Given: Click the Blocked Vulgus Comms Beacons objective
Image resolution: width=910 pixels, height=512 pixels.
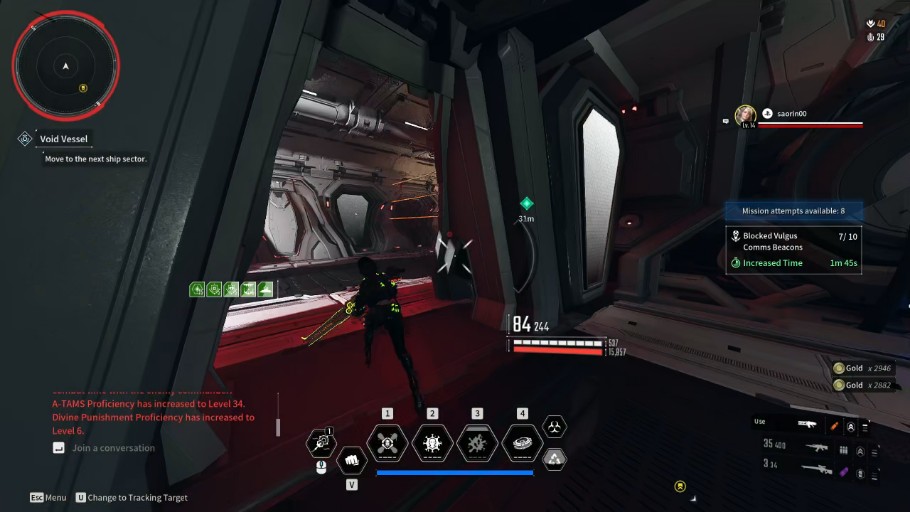Looking at the screenshot, I should (793, 240).
